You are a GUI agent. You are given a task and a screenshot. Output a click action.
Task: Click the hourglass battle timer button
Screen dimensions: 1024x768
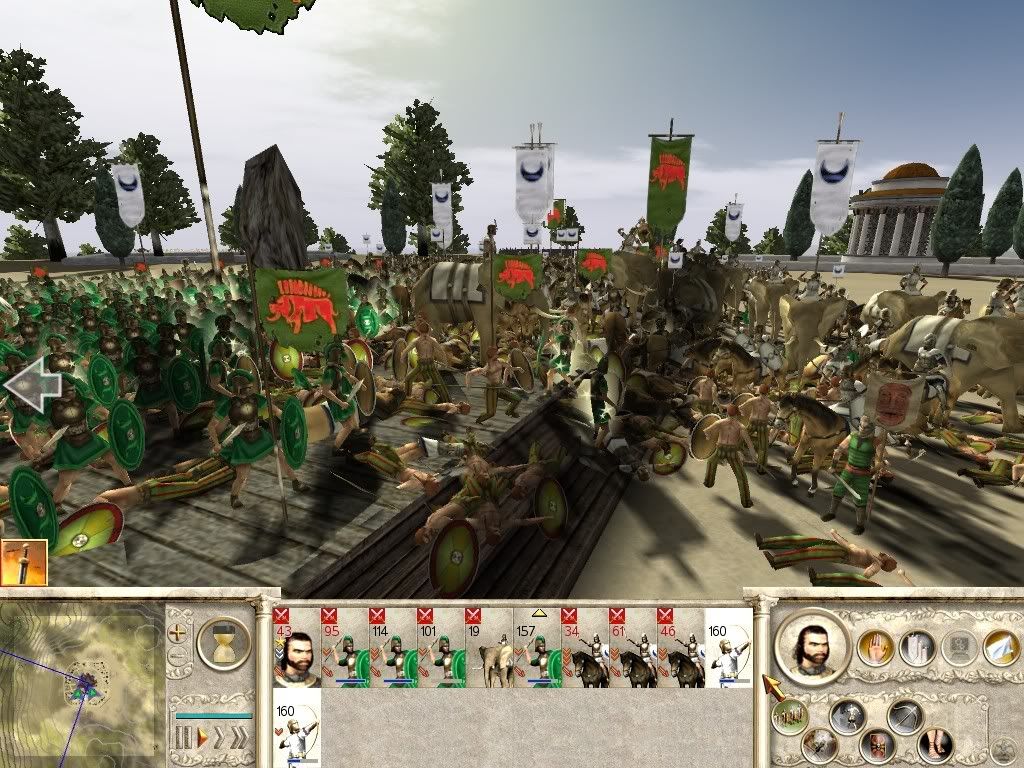(x=223, y=642)
